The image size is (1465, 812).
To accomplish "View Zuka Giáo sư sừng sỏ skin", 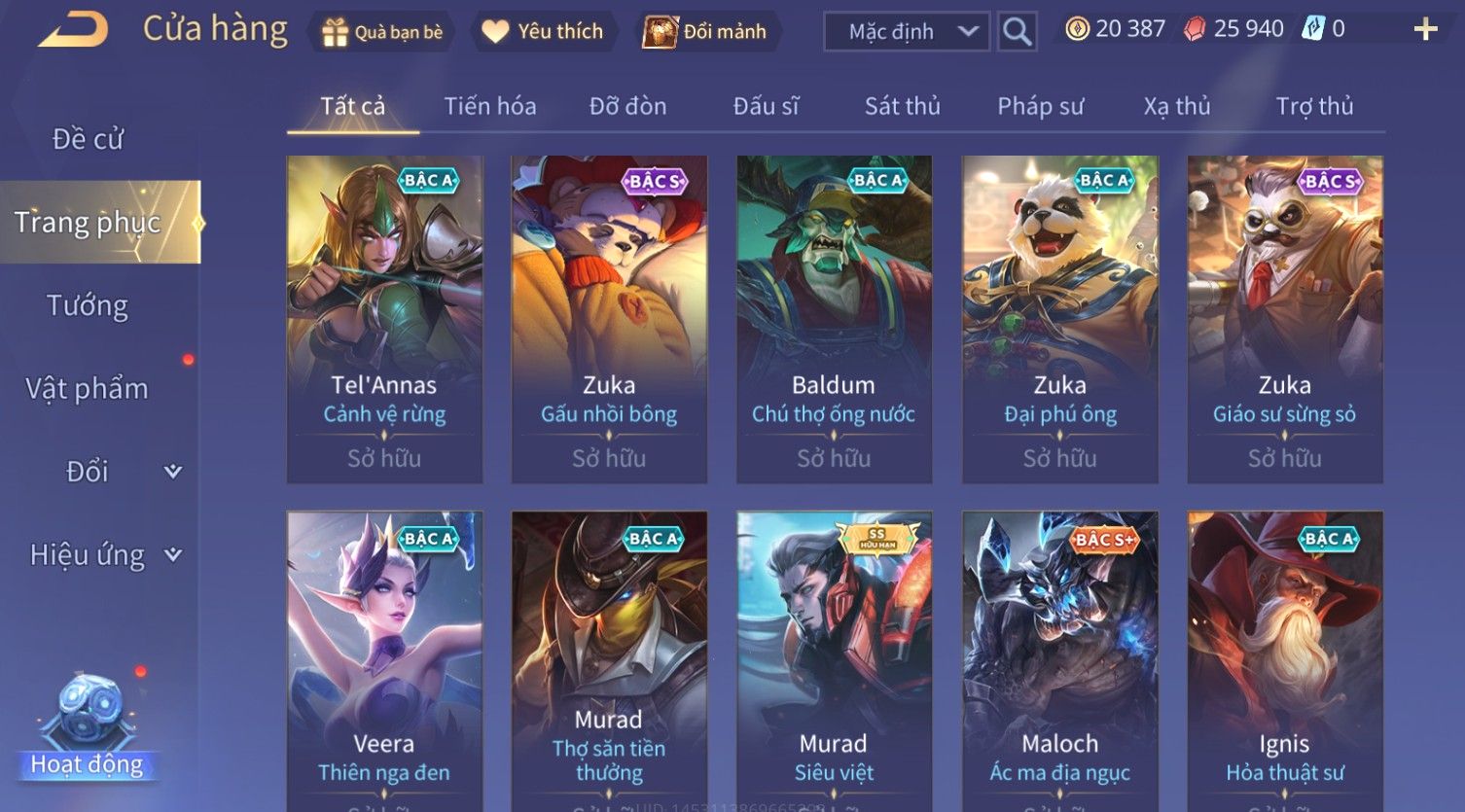I will click(1284, 319).
